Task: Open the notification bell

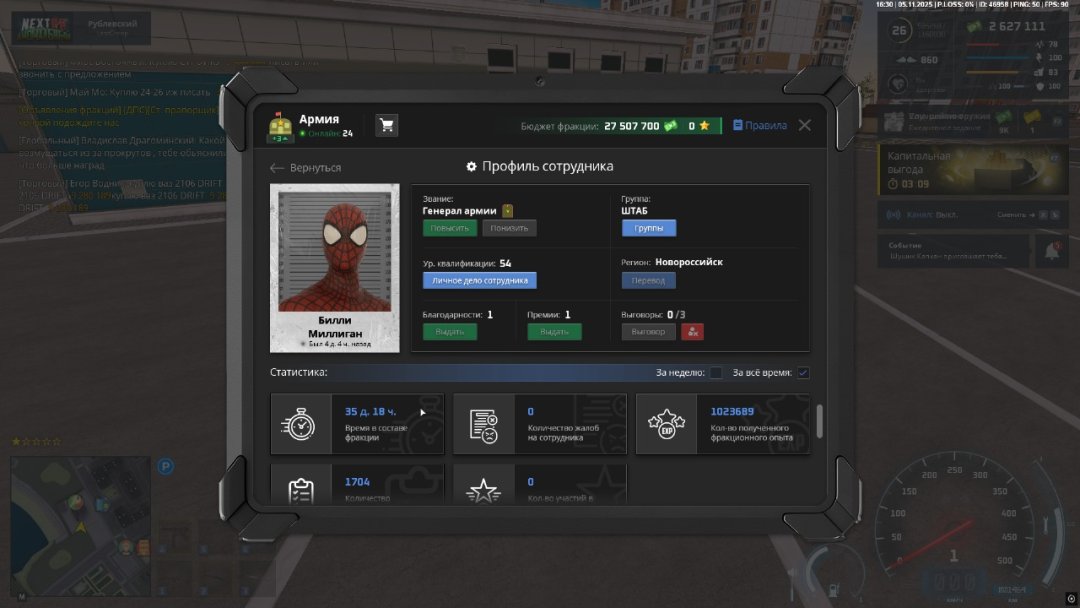Action: pos(1050,251)
